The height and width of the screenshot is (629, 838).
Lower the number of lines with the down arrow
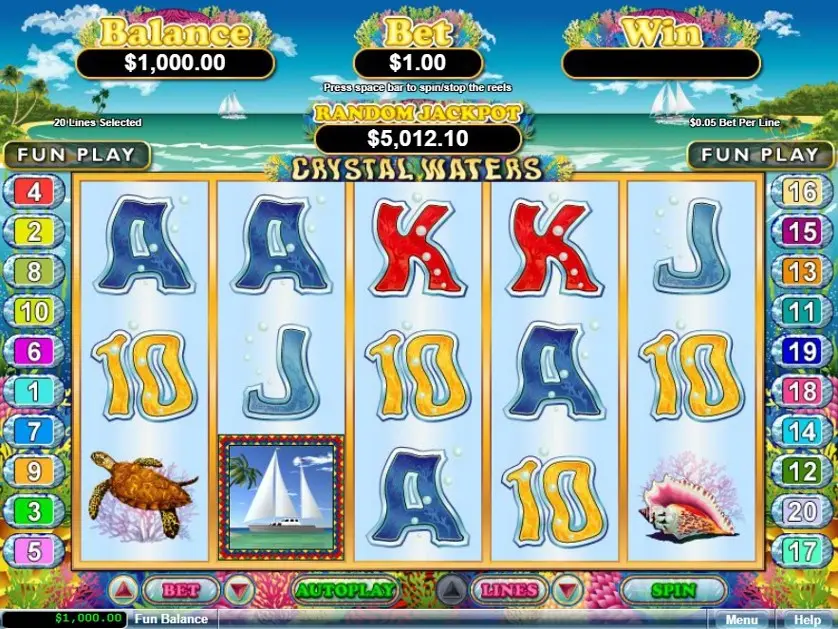567,590
